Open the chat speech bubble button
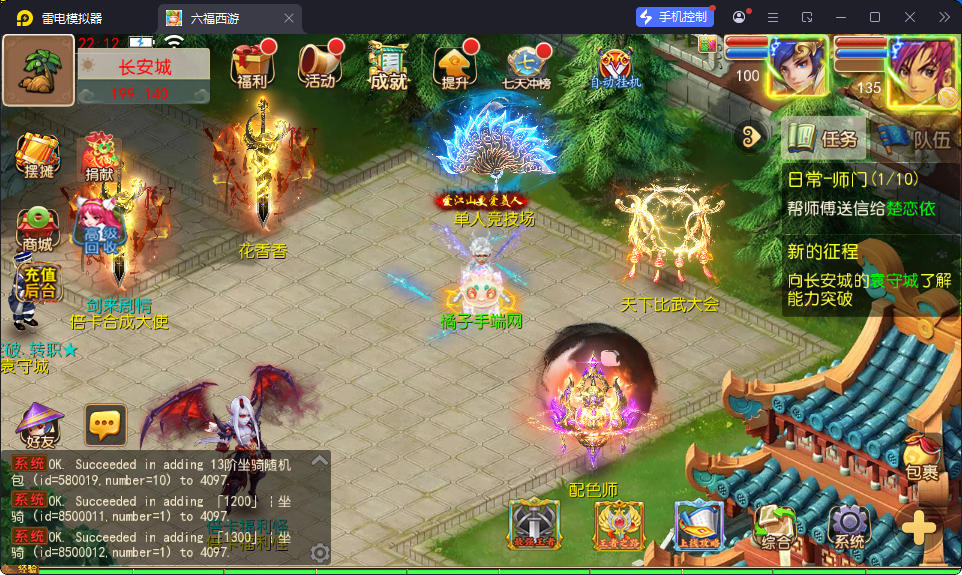The height and width of the screenshot is (575, 962). (105, 426)
